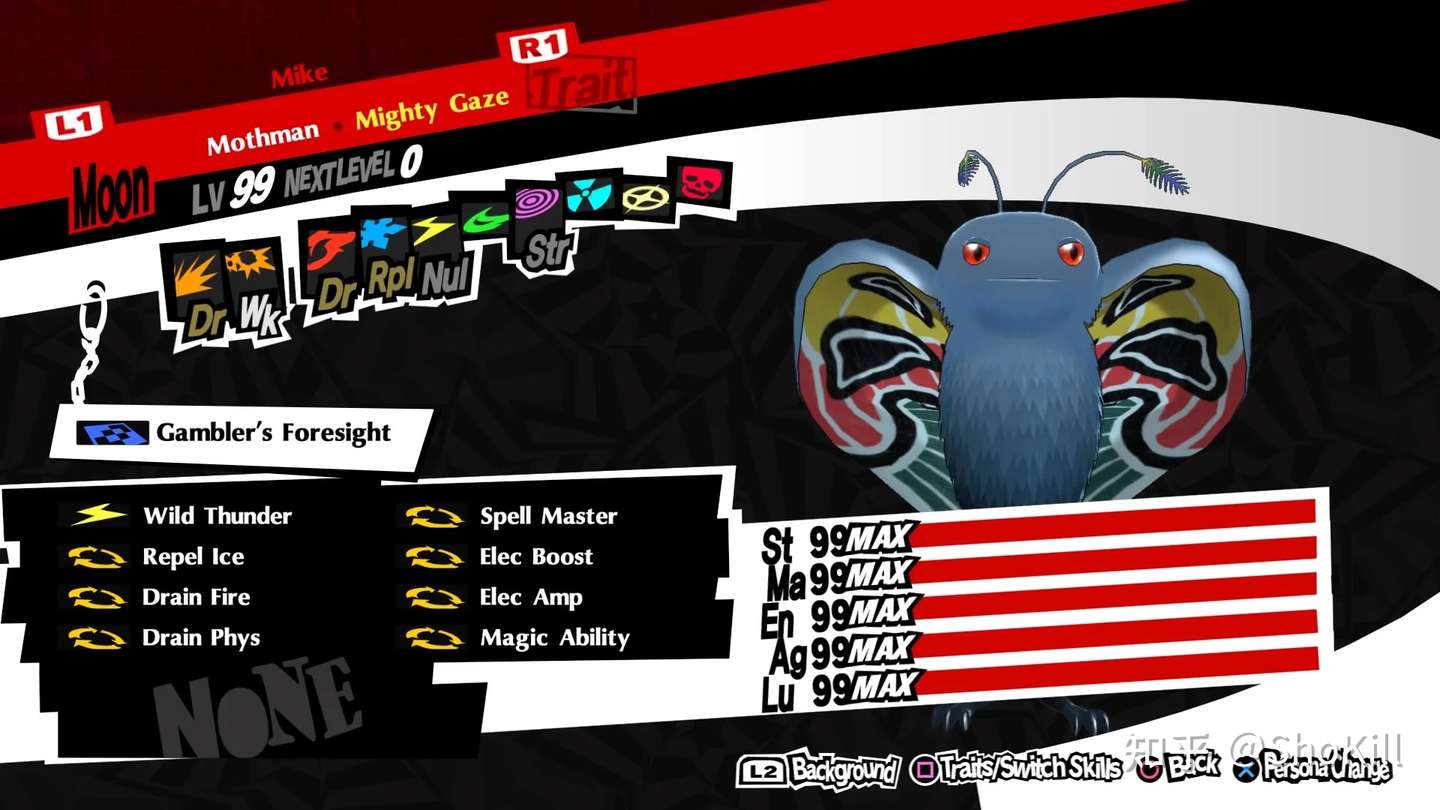The height and width of the screenshot is (810, 1440).
Task: Select the curse skull affinity icon
Action: (x=700, y=182)
